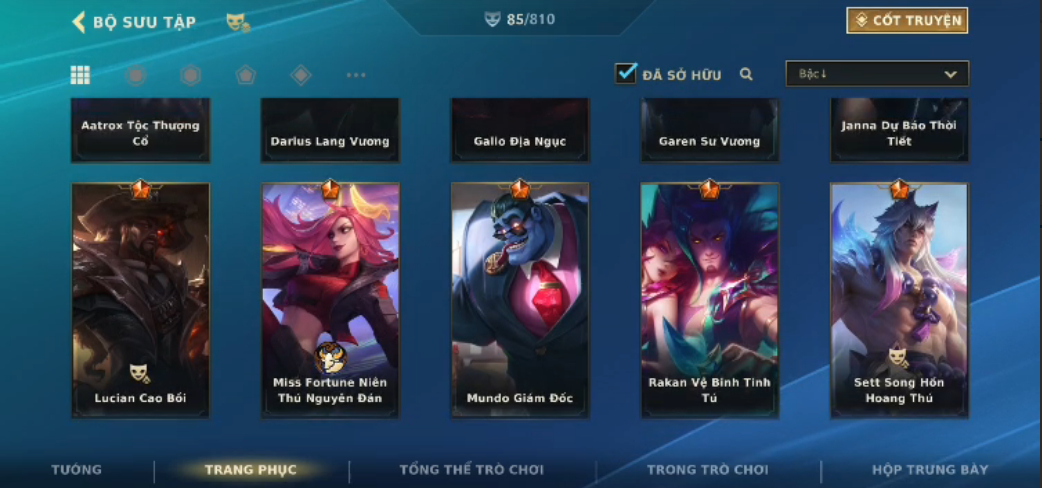Screen dimensions: 1042x488
Task: Open the Galio Địa Ngục card
Action: (520, 131)
